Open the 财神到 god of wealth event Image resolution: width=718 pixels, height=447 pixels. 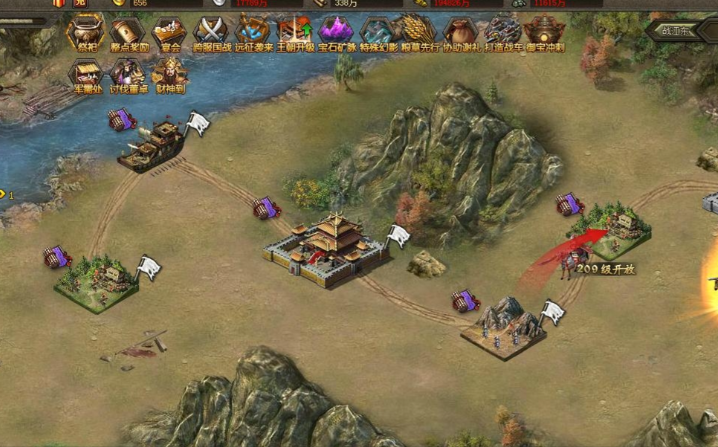pos(170,75)
